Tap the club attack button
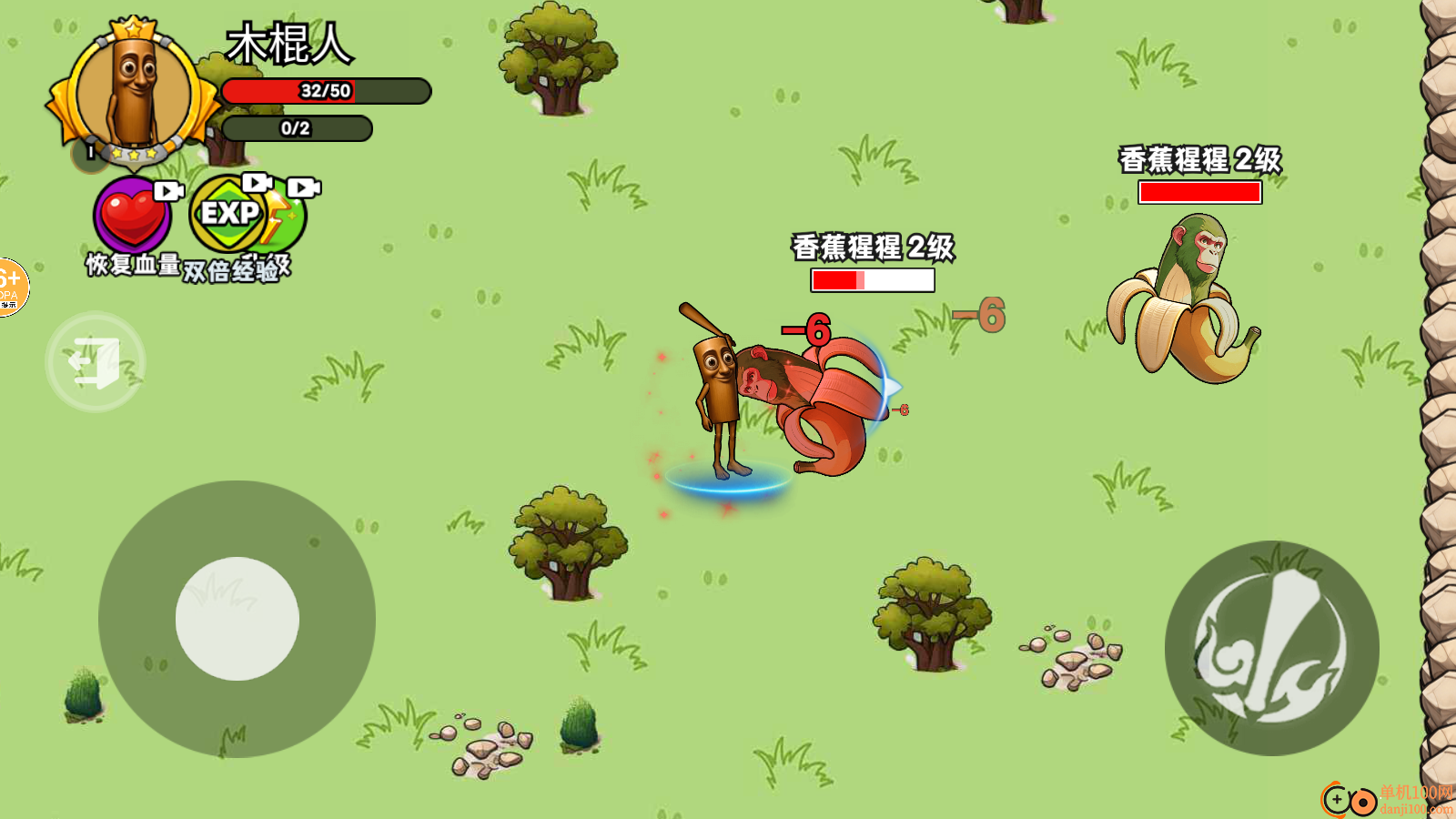The height and width of the screenshot is (819, 1456). pos(1271,648)
